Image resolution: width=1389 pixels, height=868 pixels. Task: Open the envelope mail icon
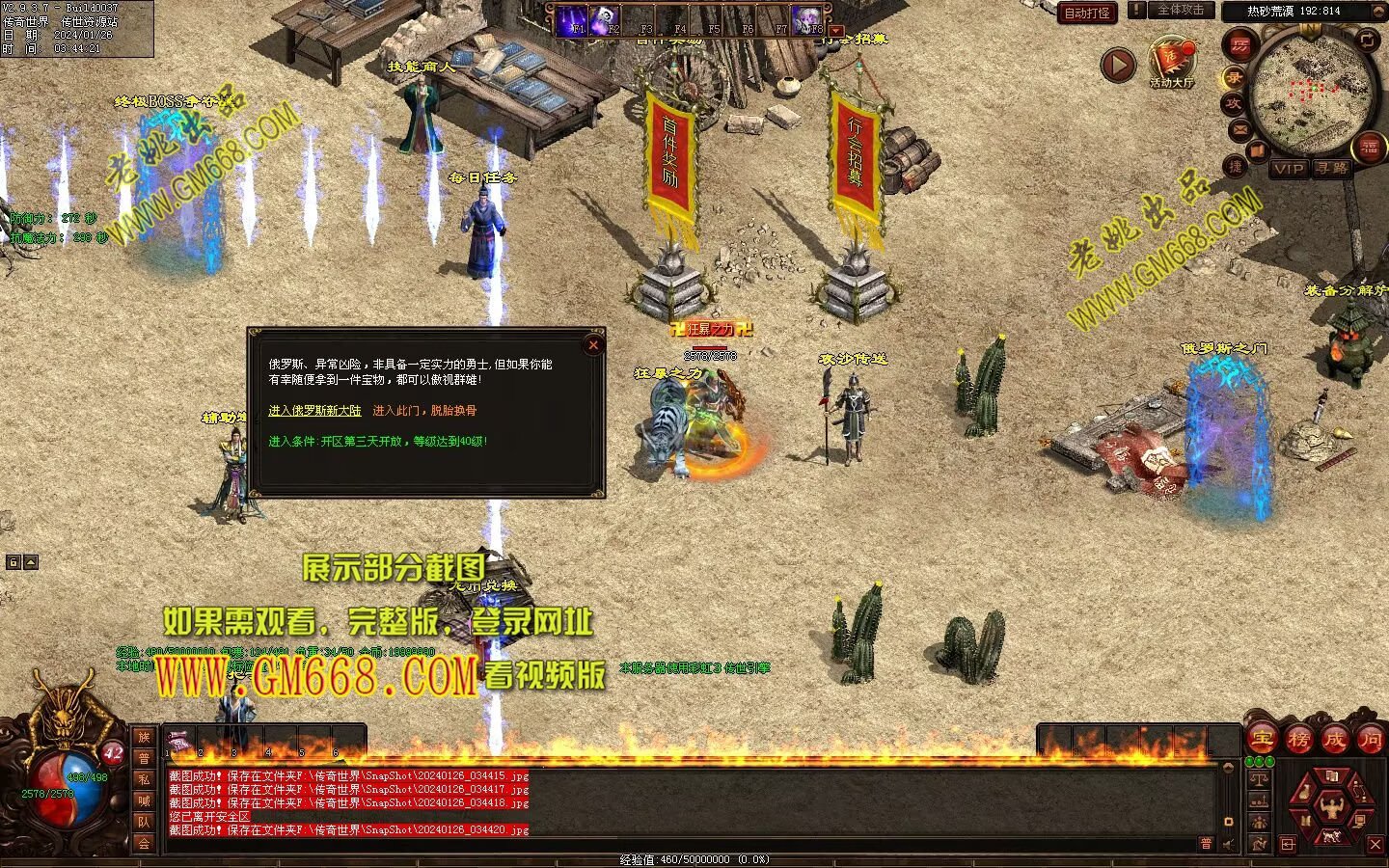pyautogui.click(x=1239, y=128)
